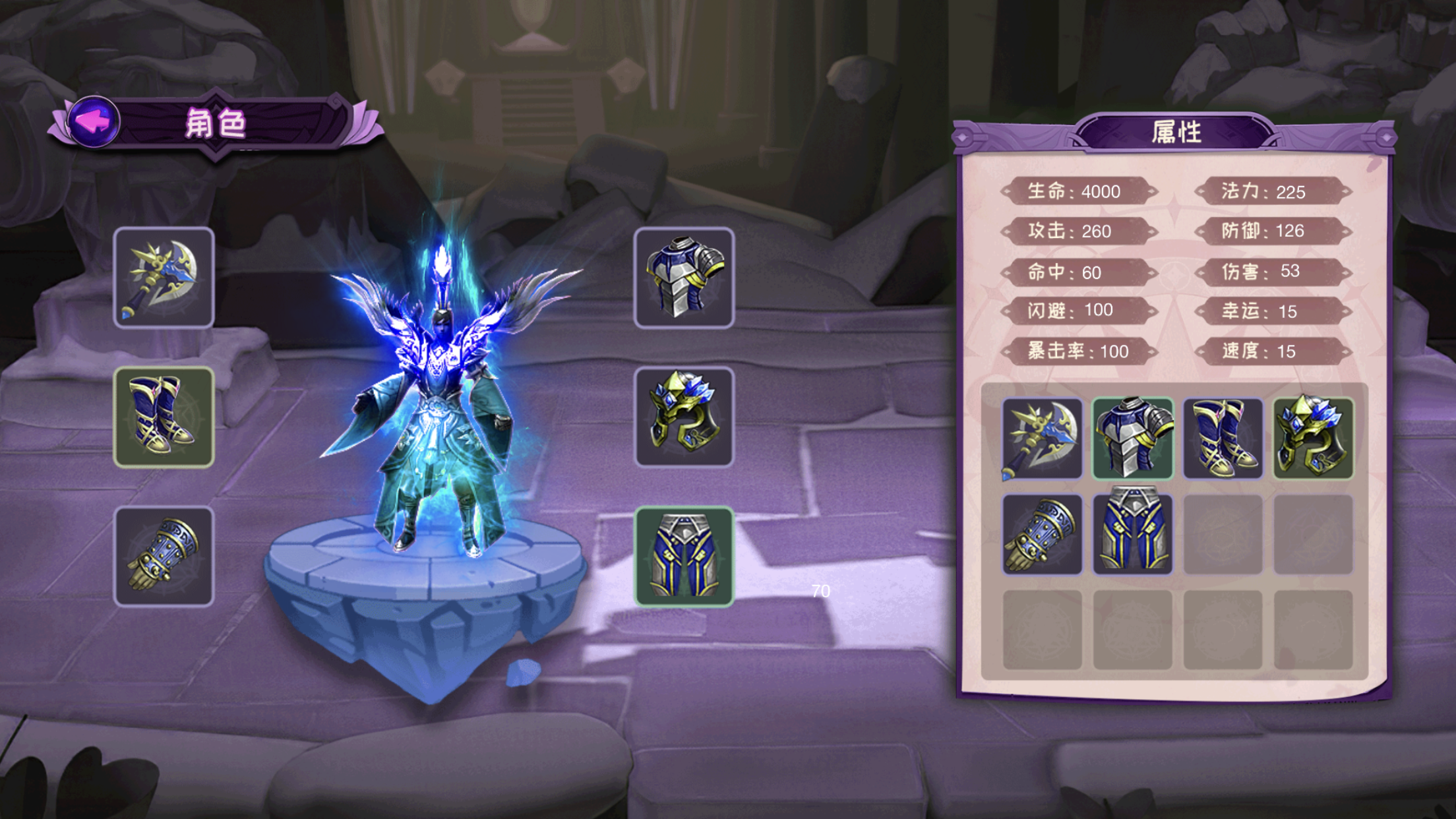
Task: Pick the boots in the inventory grid
Action: point(1223,439)
